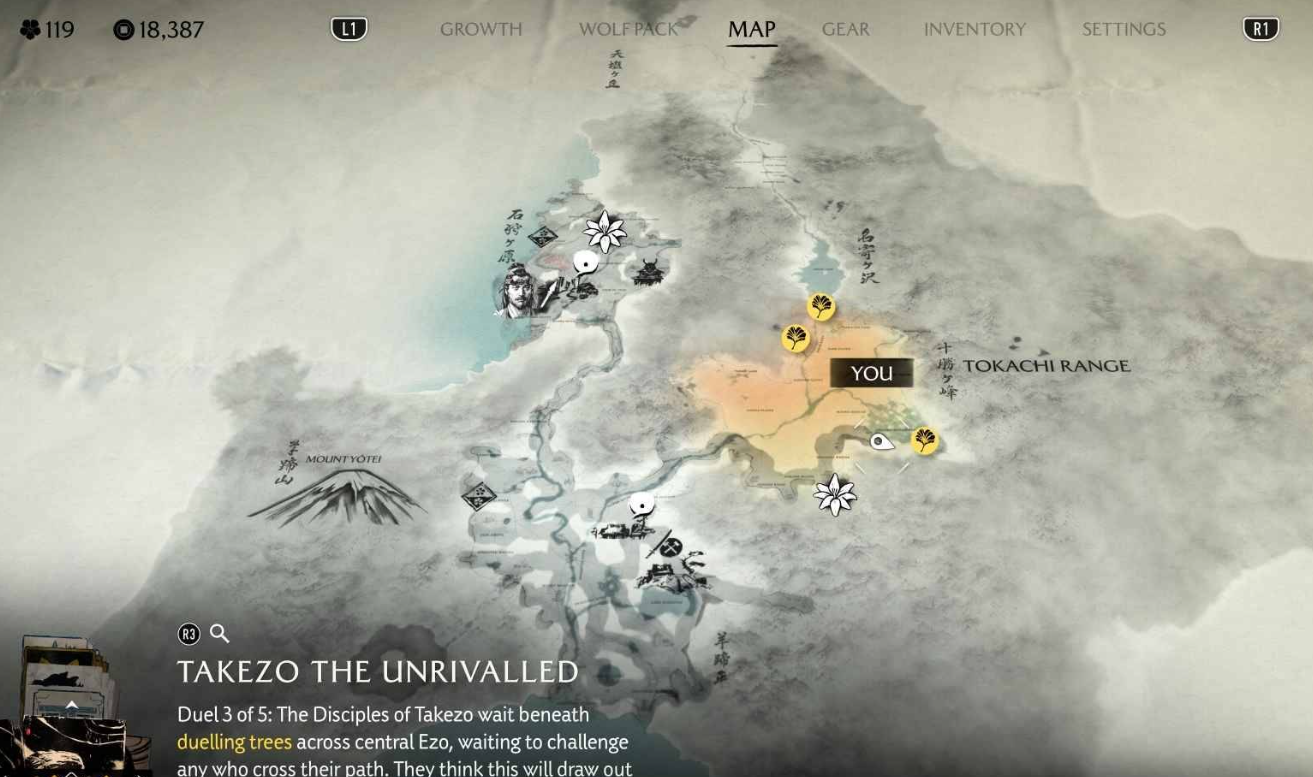
Task: Choose the ginkgo marker beside the player cursor
Action: pos(925,440)
